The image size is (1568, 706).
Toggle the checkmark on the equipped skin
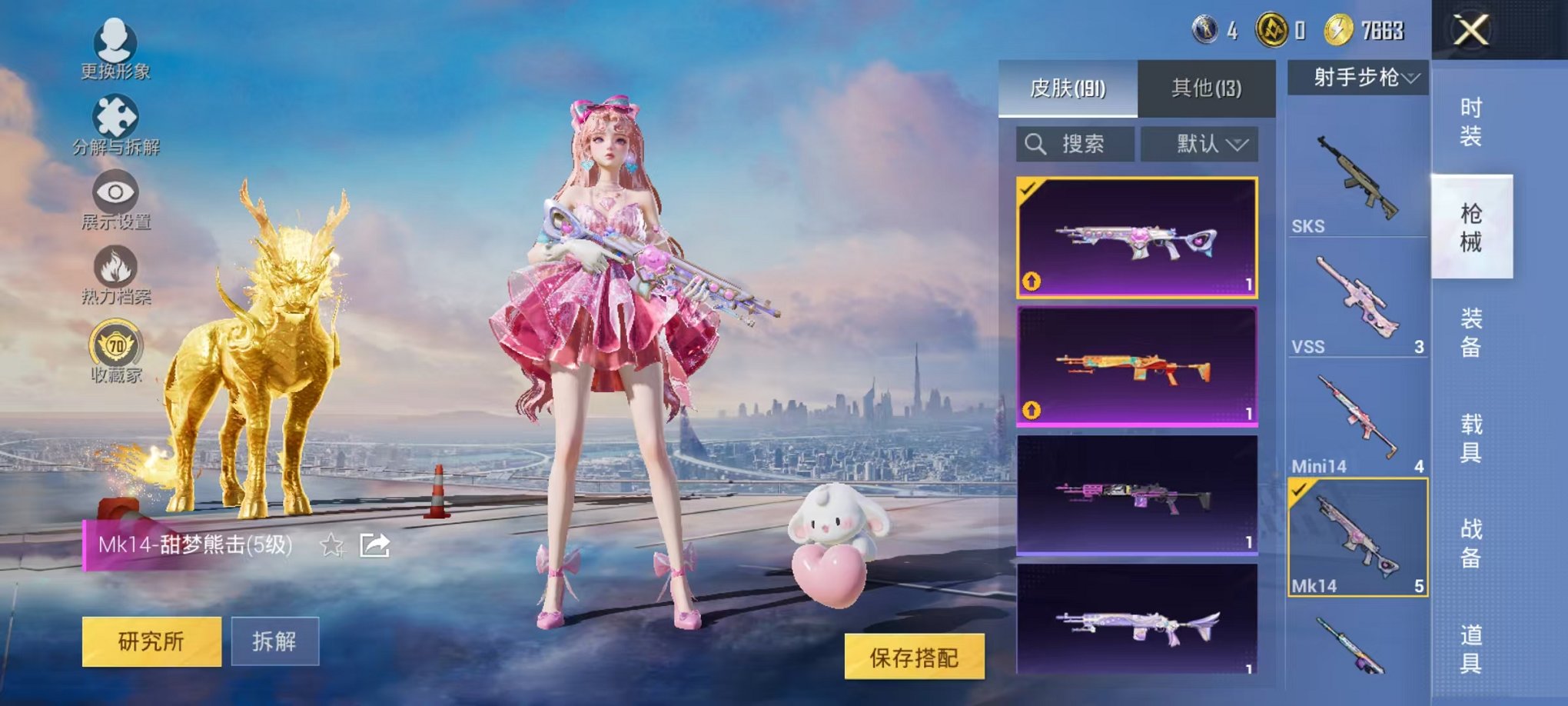(x=1030, y=190)
